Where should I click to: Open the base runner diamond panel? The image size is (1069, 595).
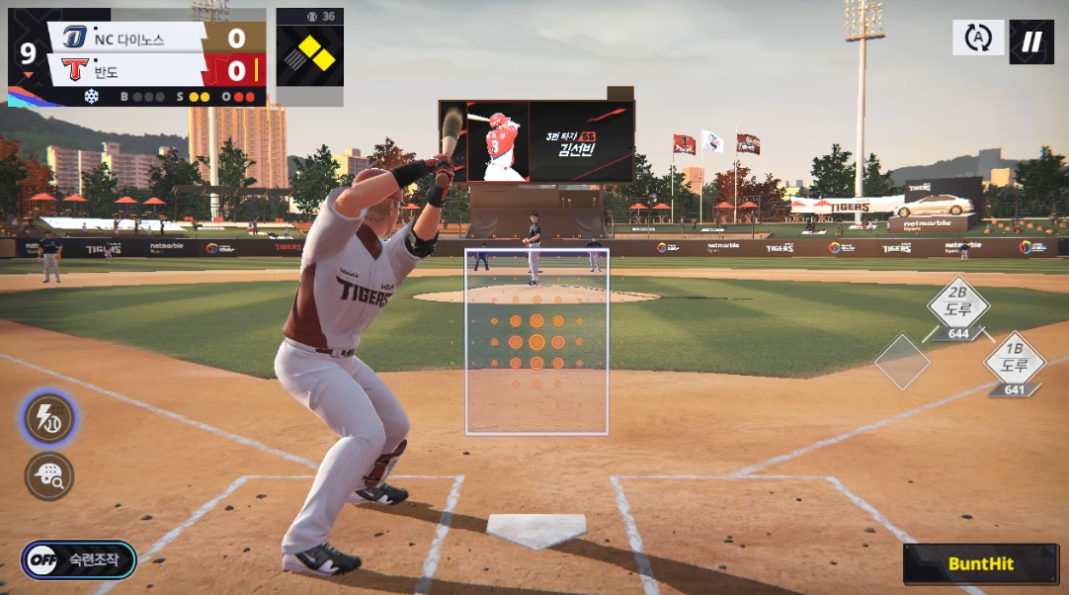click(309, 54)
